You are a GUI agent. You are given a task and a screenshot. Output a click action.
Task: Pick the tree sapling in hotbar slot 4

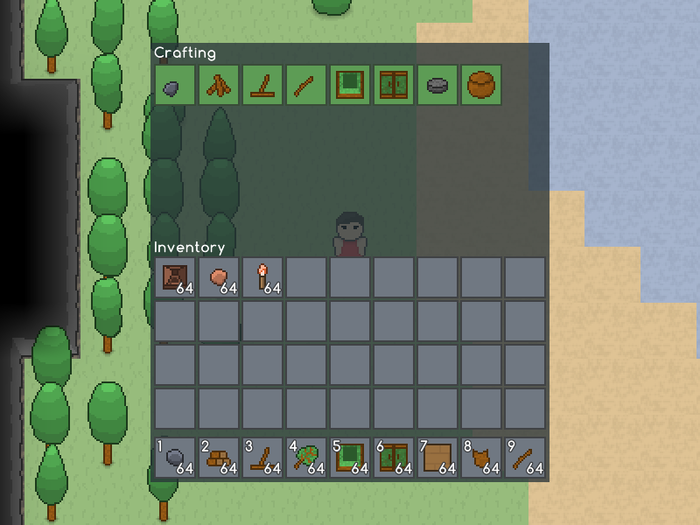tap(306, 458)
